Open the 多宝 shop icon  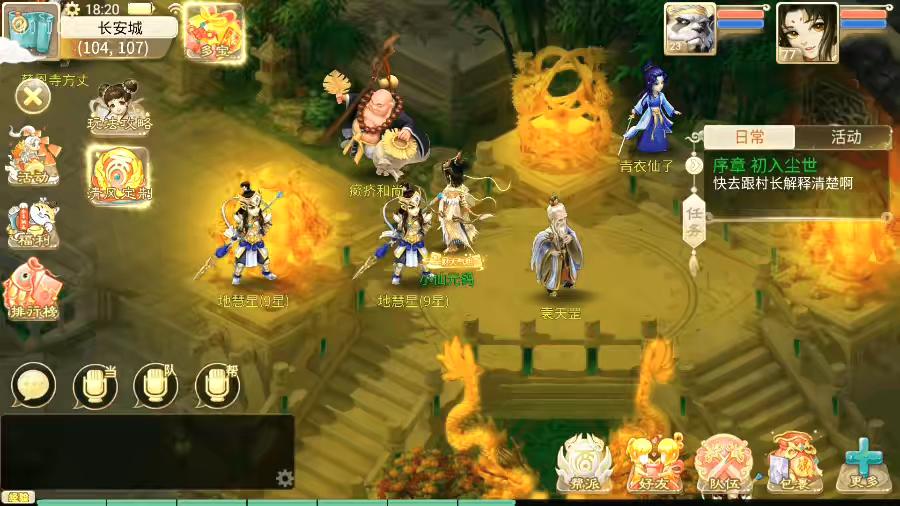tap(214, 33)
